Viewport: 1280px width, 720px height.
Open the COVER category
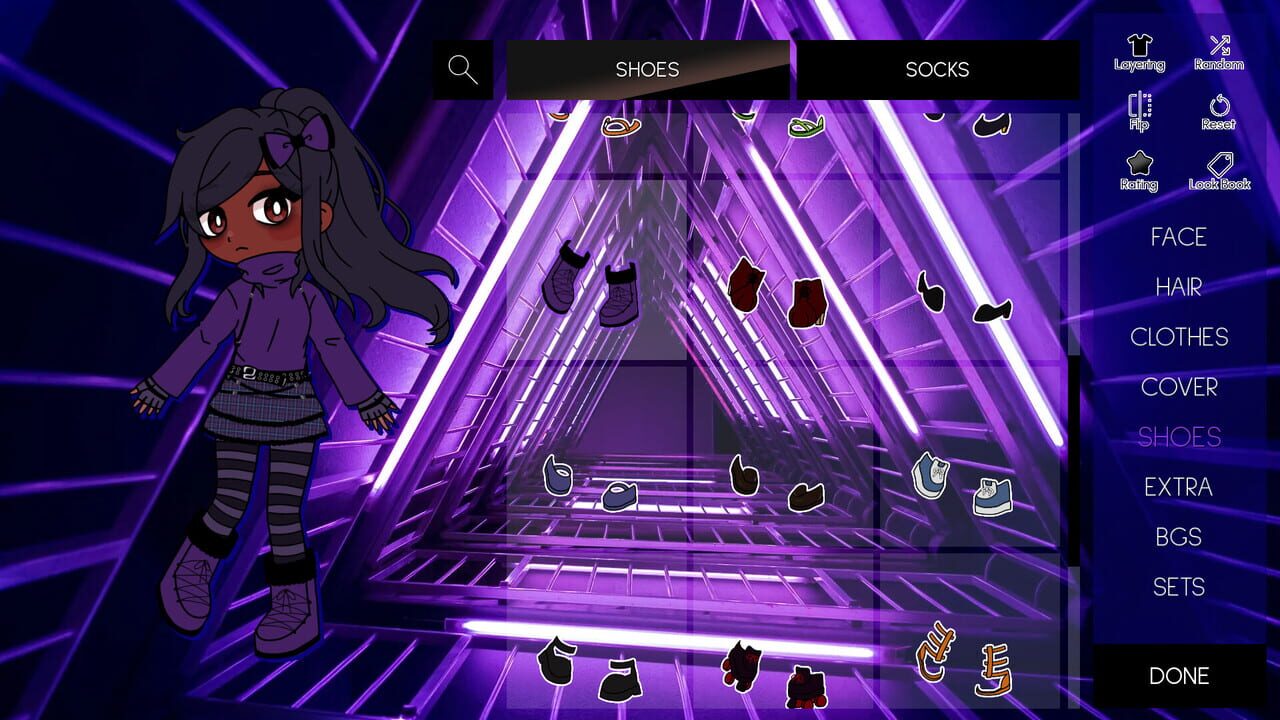click(1180, 387)
